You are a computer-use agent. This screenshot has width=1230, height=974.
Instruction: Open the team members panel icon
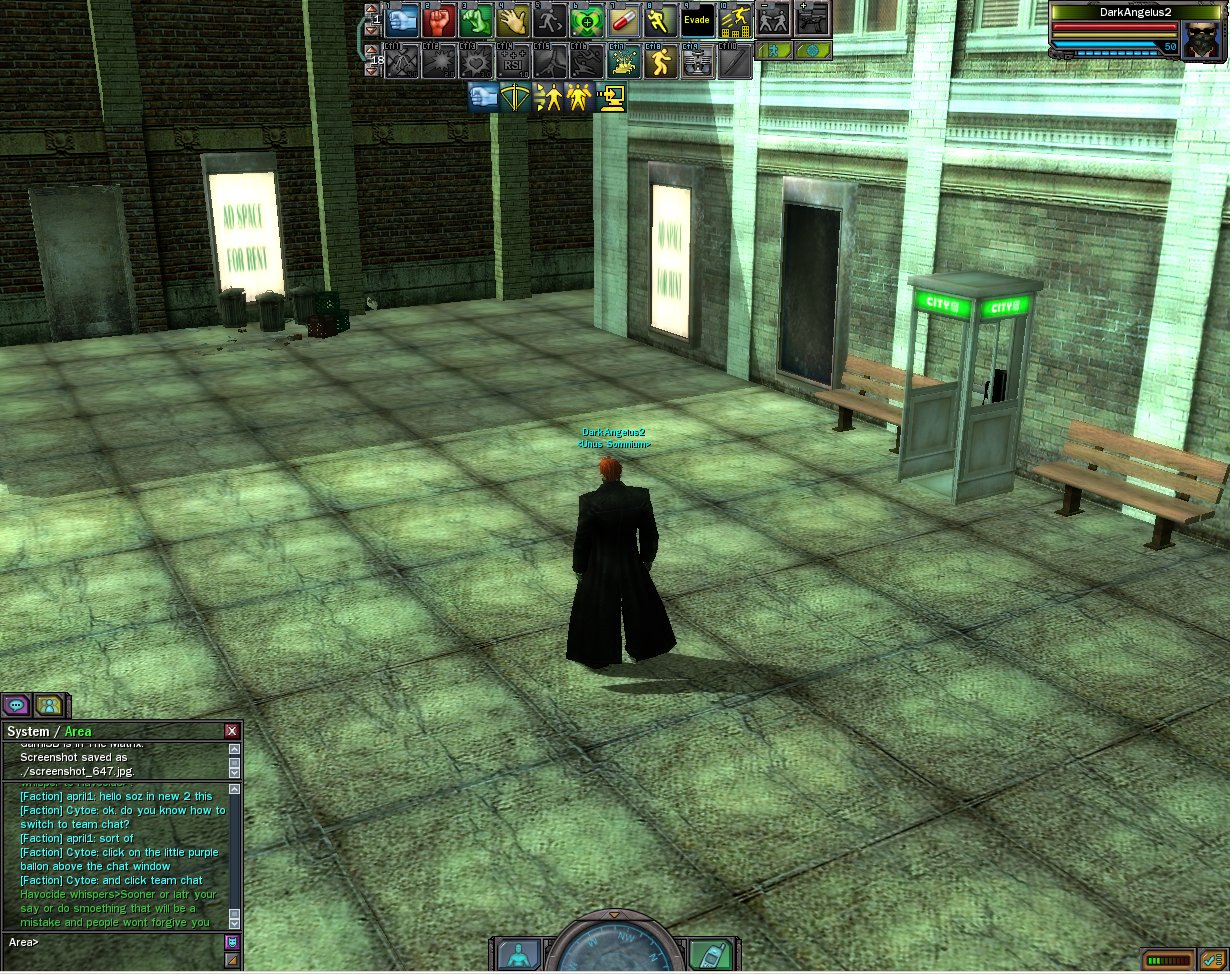coord(49,705)
